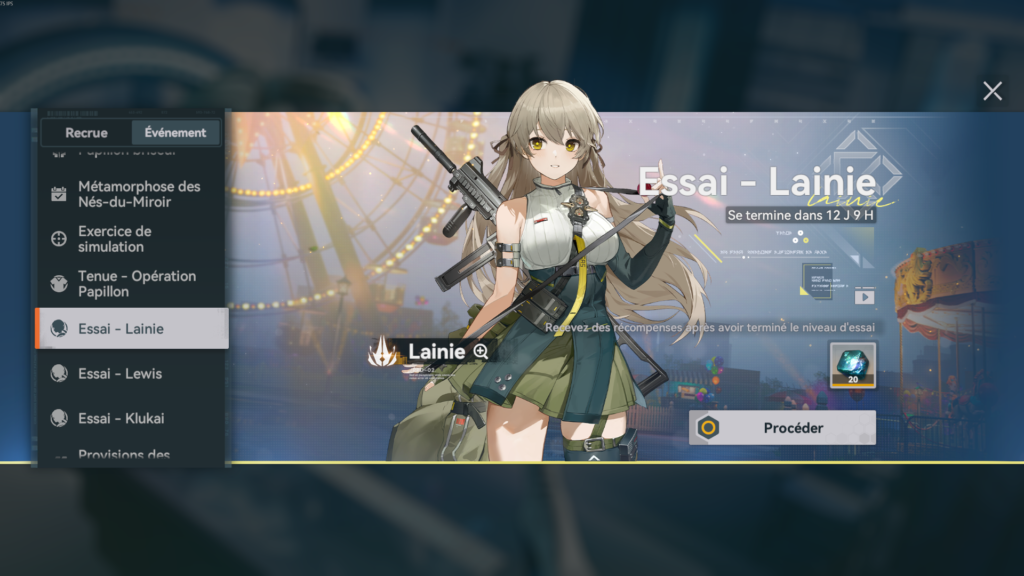1024x576 pixels.
Task: Play the trial preview video
Action: point(864,297)
